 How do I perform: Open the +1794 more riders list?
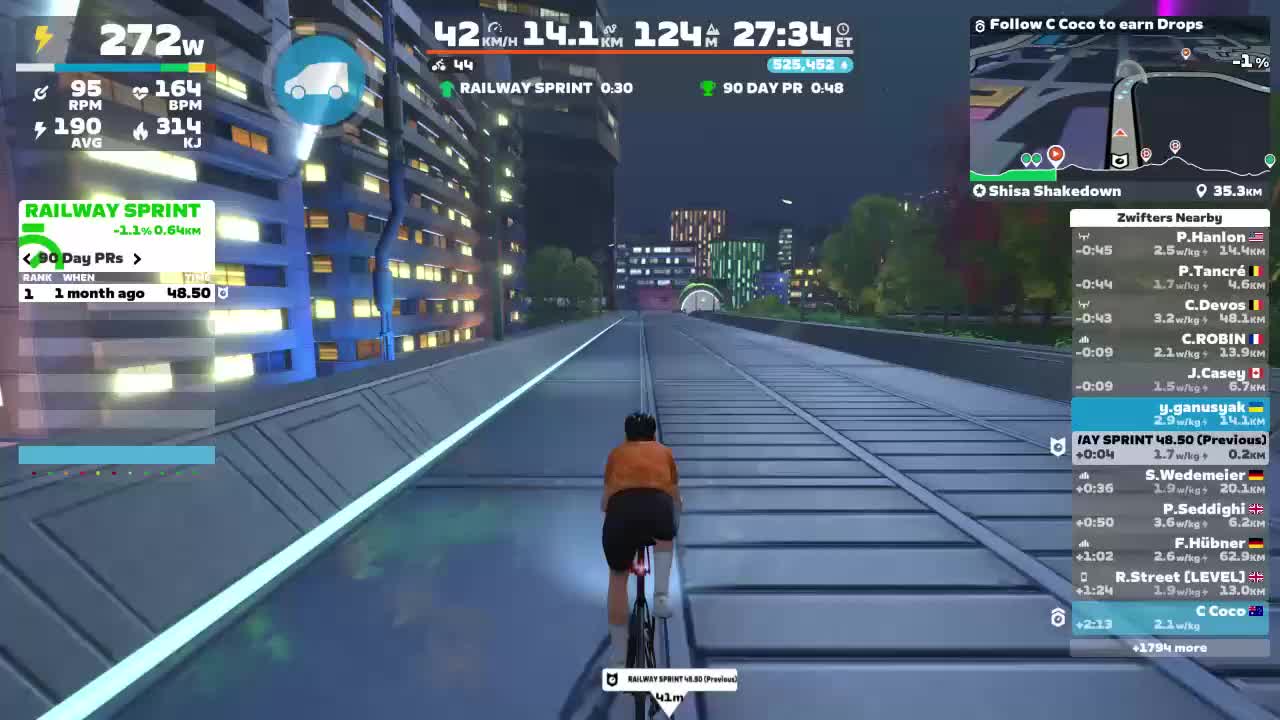[x=1168, y=648]
